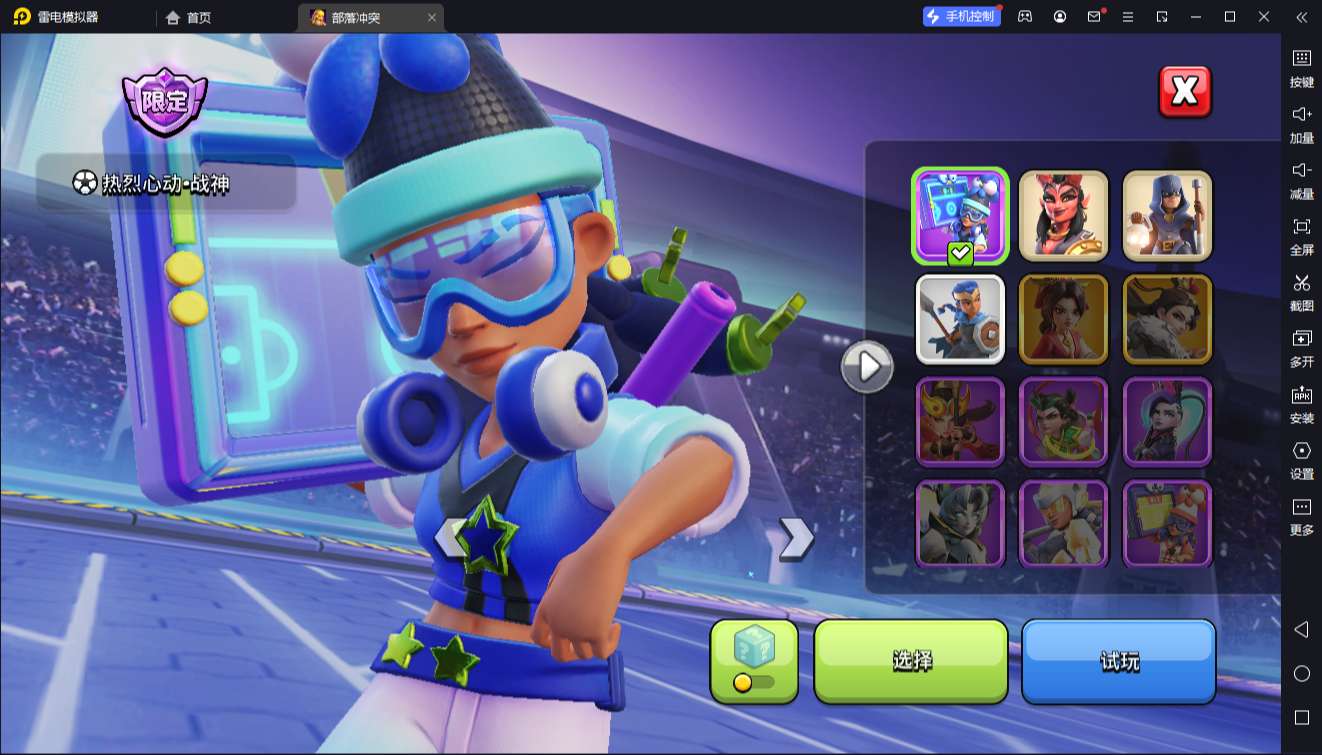1322x755 pixels.
Task: Choose the red horned demon skin
Action: 1063,215
